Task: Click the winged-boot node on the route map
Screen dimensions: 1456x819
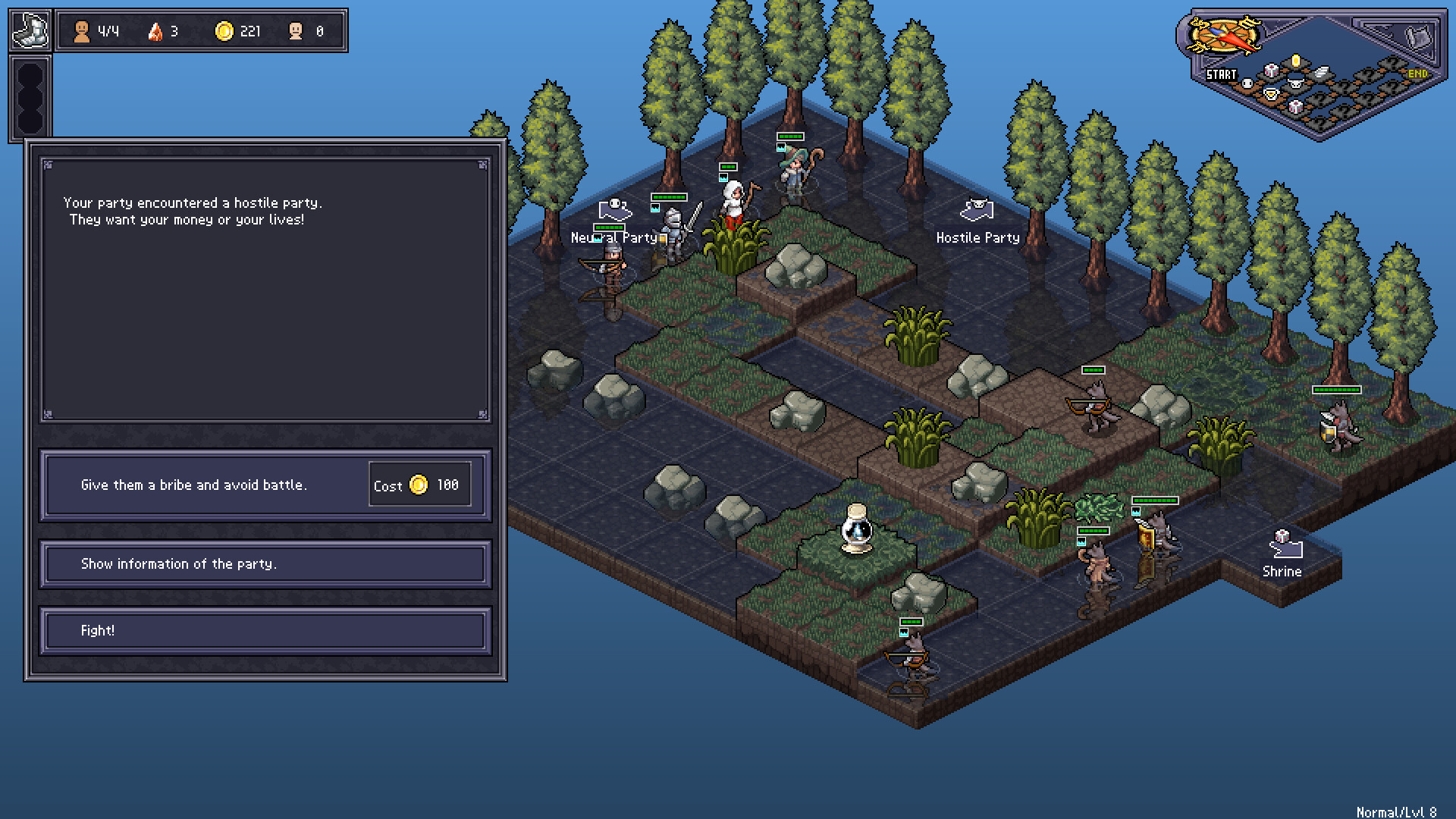Action: coord(1321,74)
